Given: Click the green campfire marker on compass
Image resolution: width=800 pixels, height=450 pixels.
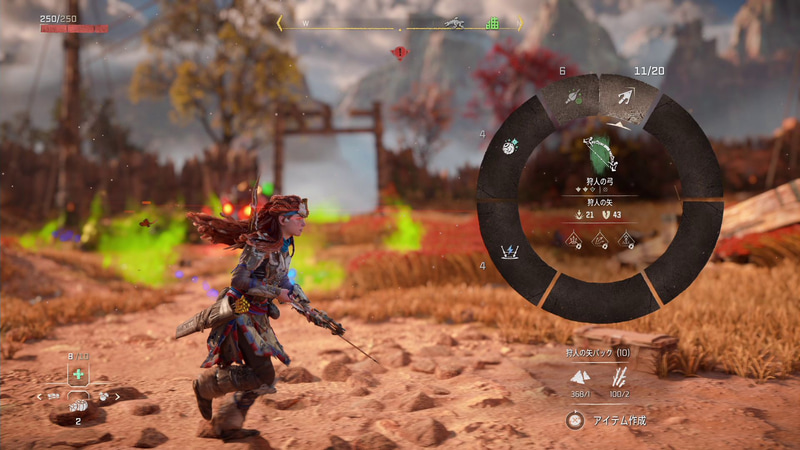Looking at the screenshot, I should coord(492,23).
